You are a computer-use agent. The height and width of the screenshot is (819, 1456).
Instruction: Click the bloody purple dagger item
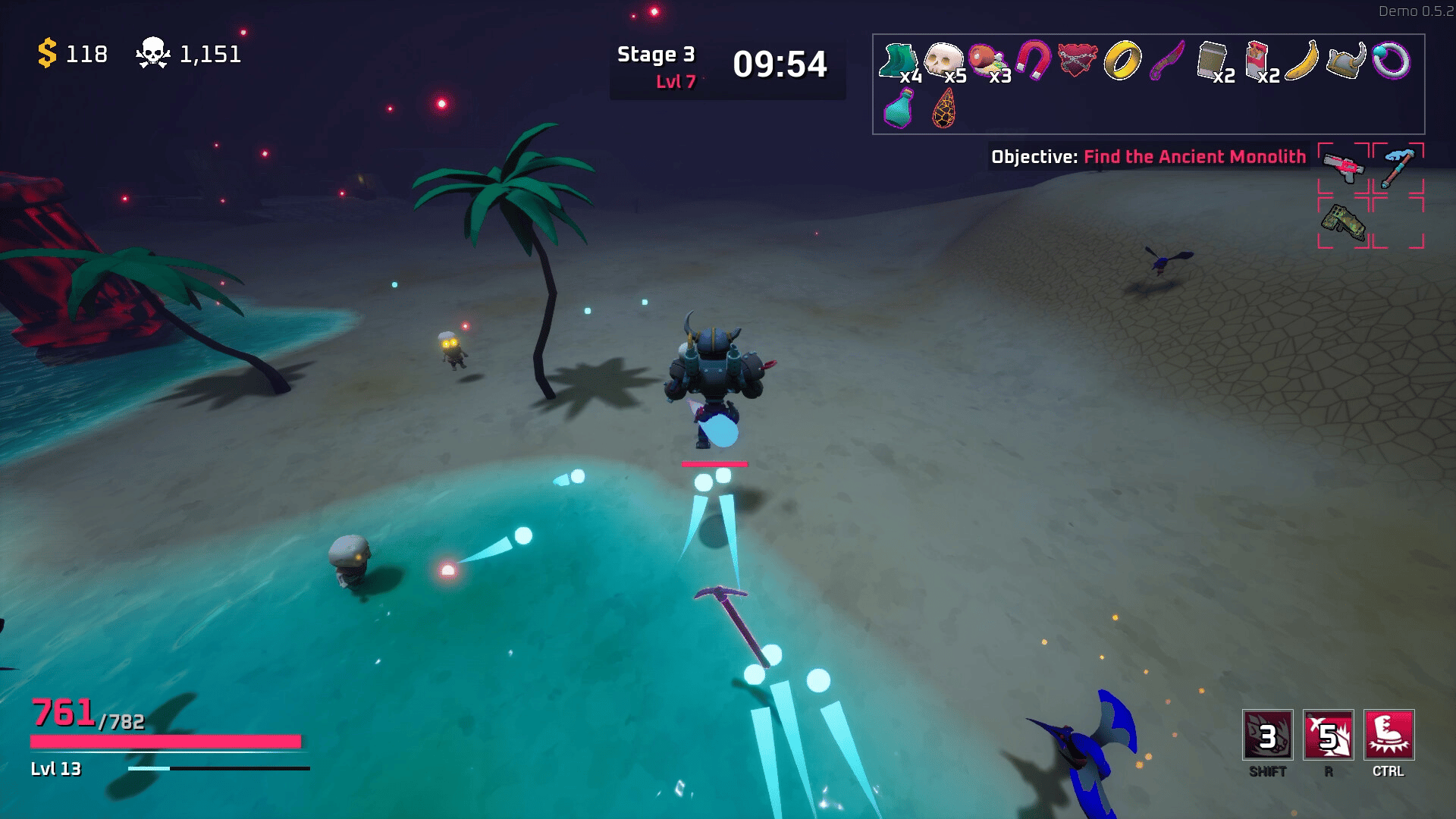point(1167,61)
